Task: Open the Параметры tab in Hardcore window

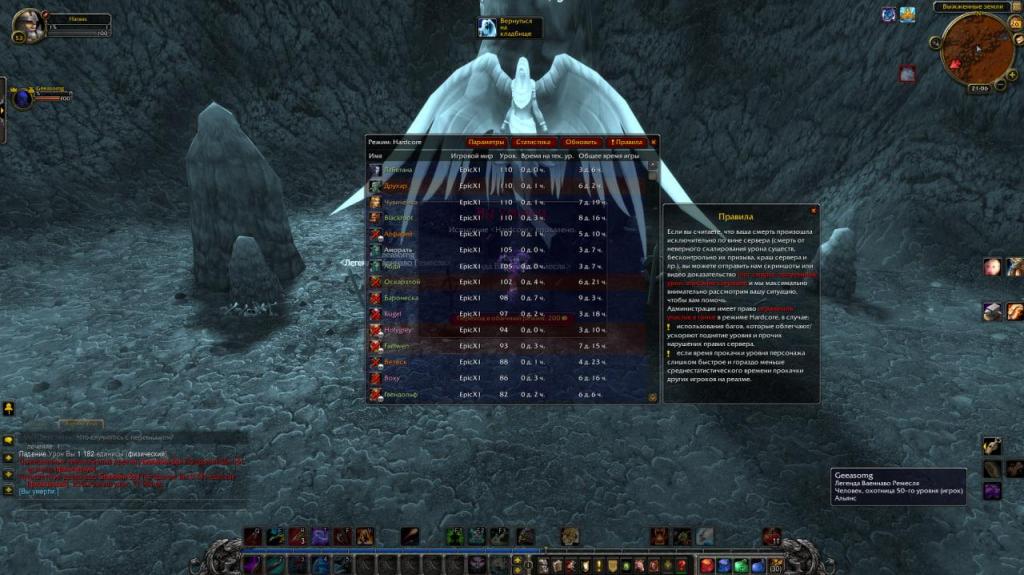Action: [486, 142]
